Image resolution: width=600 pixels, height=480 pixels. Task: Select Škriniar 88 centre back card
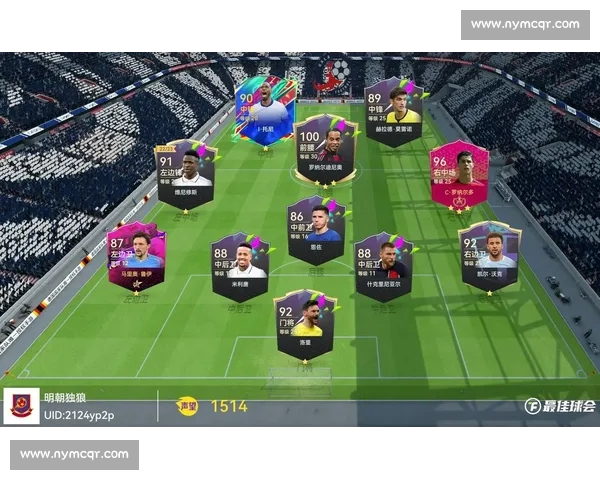coord(383,266)
